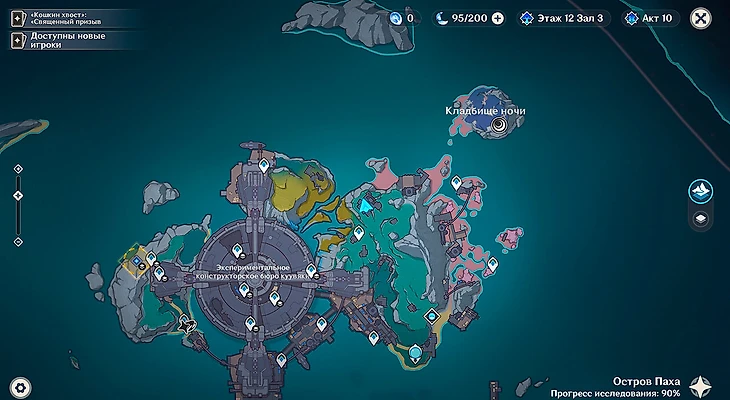
Task: Select the mountain surface map view
Action: [x=701, y=190]
